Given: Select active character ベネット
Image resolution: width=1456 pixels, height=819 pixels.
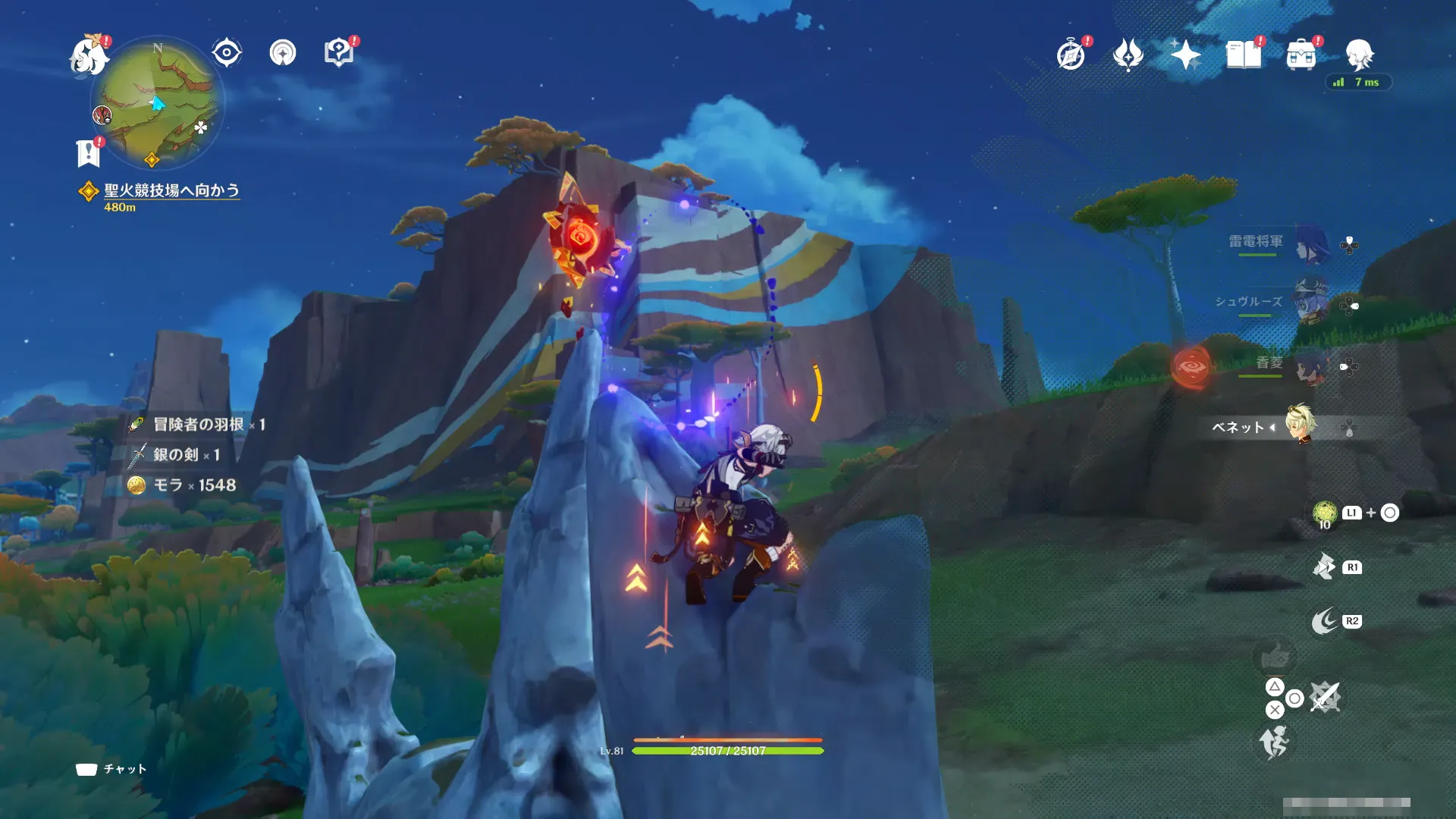Looking at the screenshot, I should tap(1301, 425).
